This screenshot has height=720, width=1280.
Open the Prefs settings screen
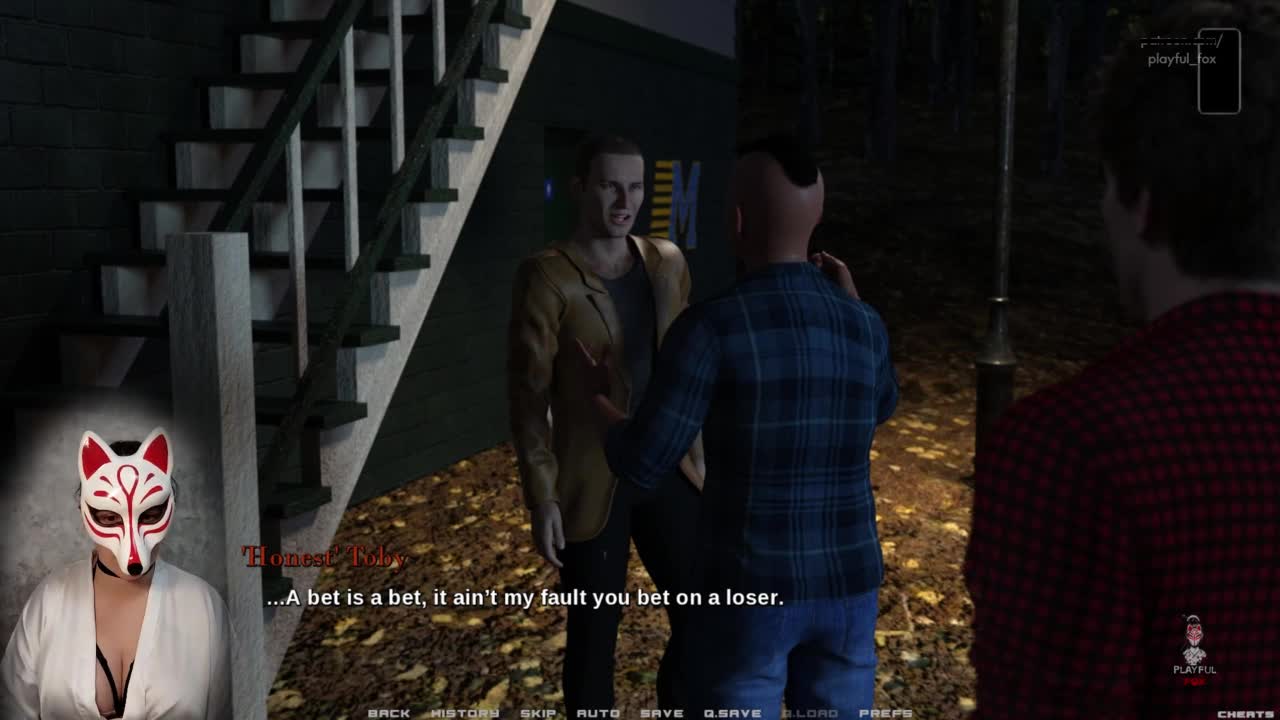tap(885, 713)
